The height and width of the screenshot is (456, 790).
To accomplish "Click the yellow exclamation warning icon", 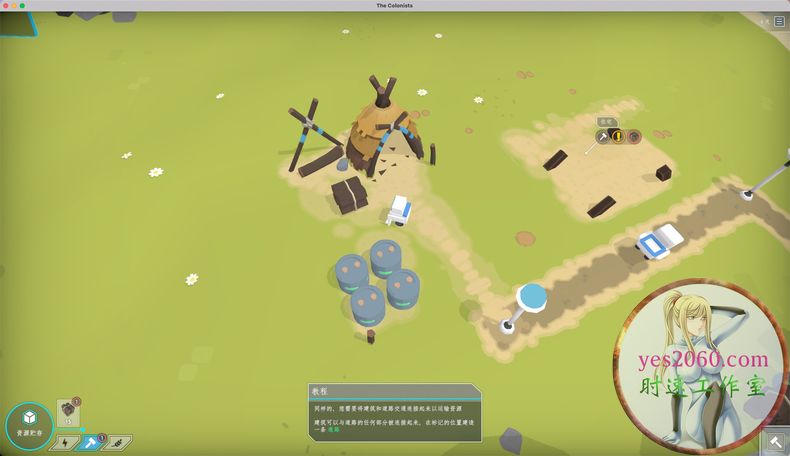I will pyautogui.click(x=618, y=136).
